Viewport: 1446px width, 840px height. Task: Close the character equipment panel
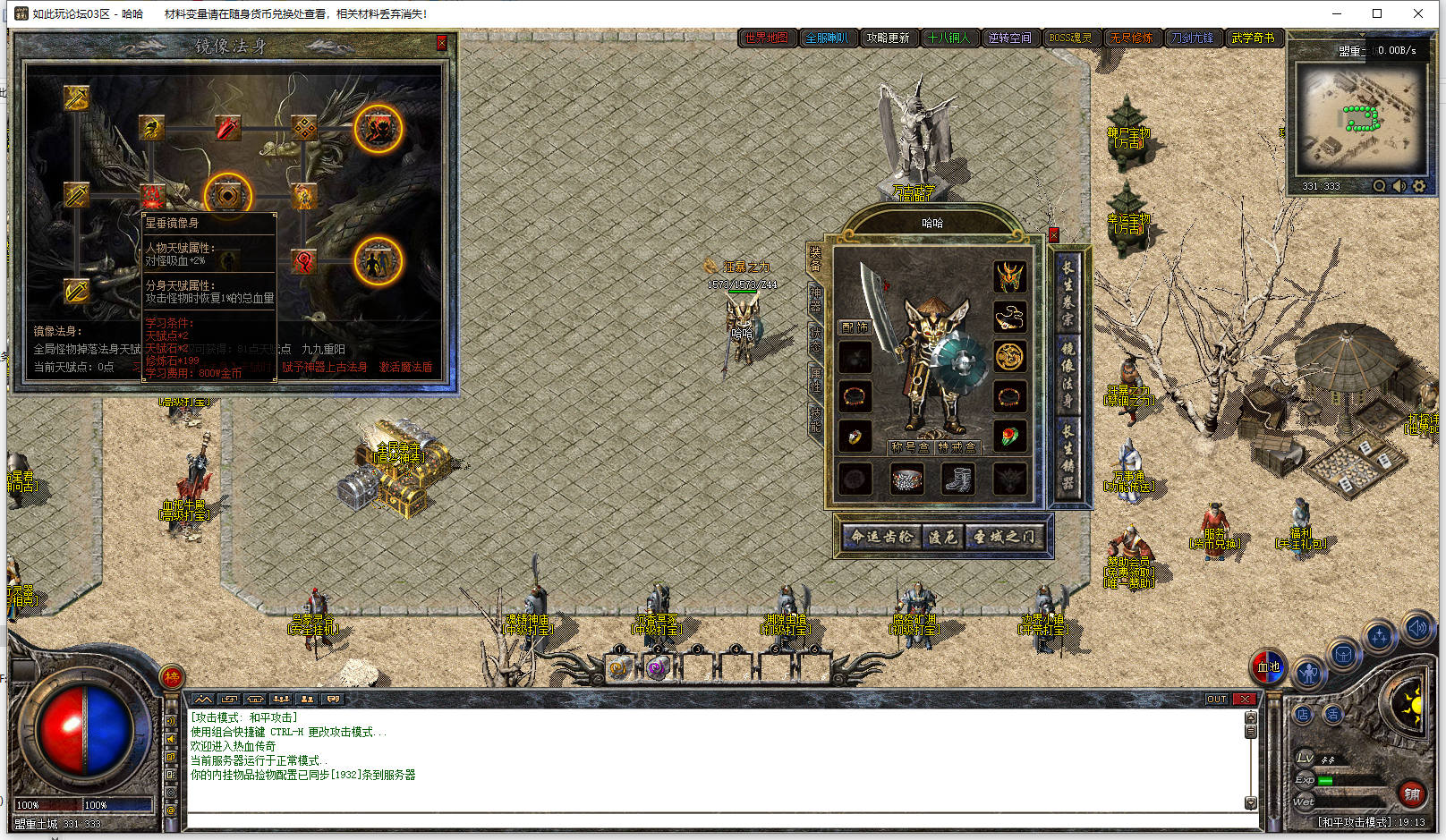coord(1054,235)
